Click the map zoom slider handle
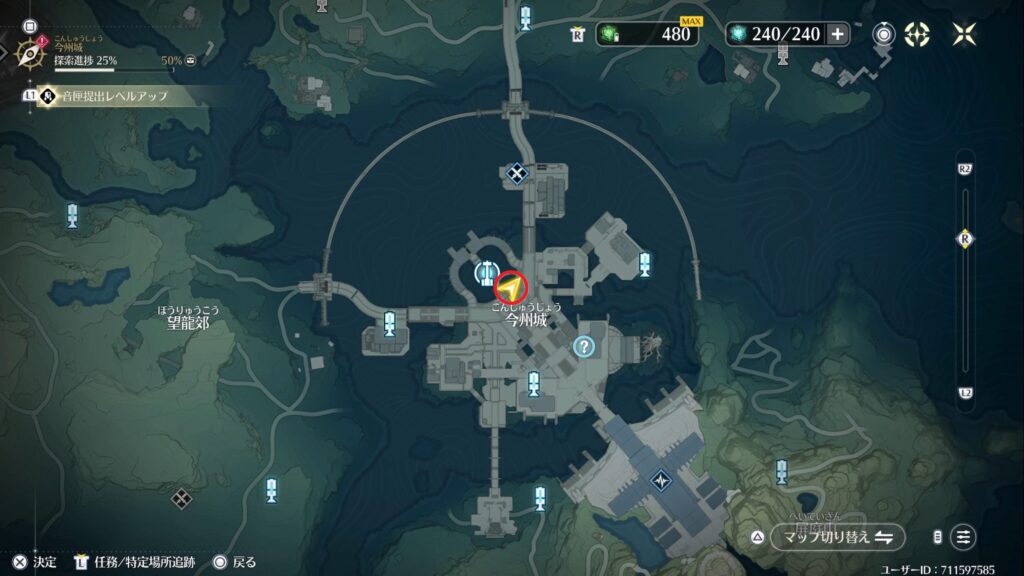Screen dimensions: 1024x576 [965, 239]
